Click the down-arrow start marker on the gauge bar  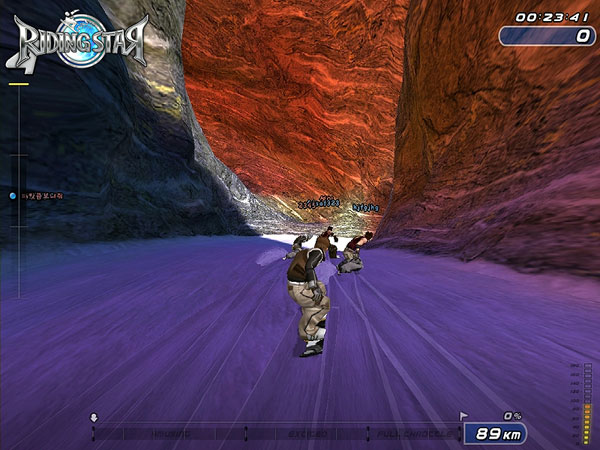(94, 417)
